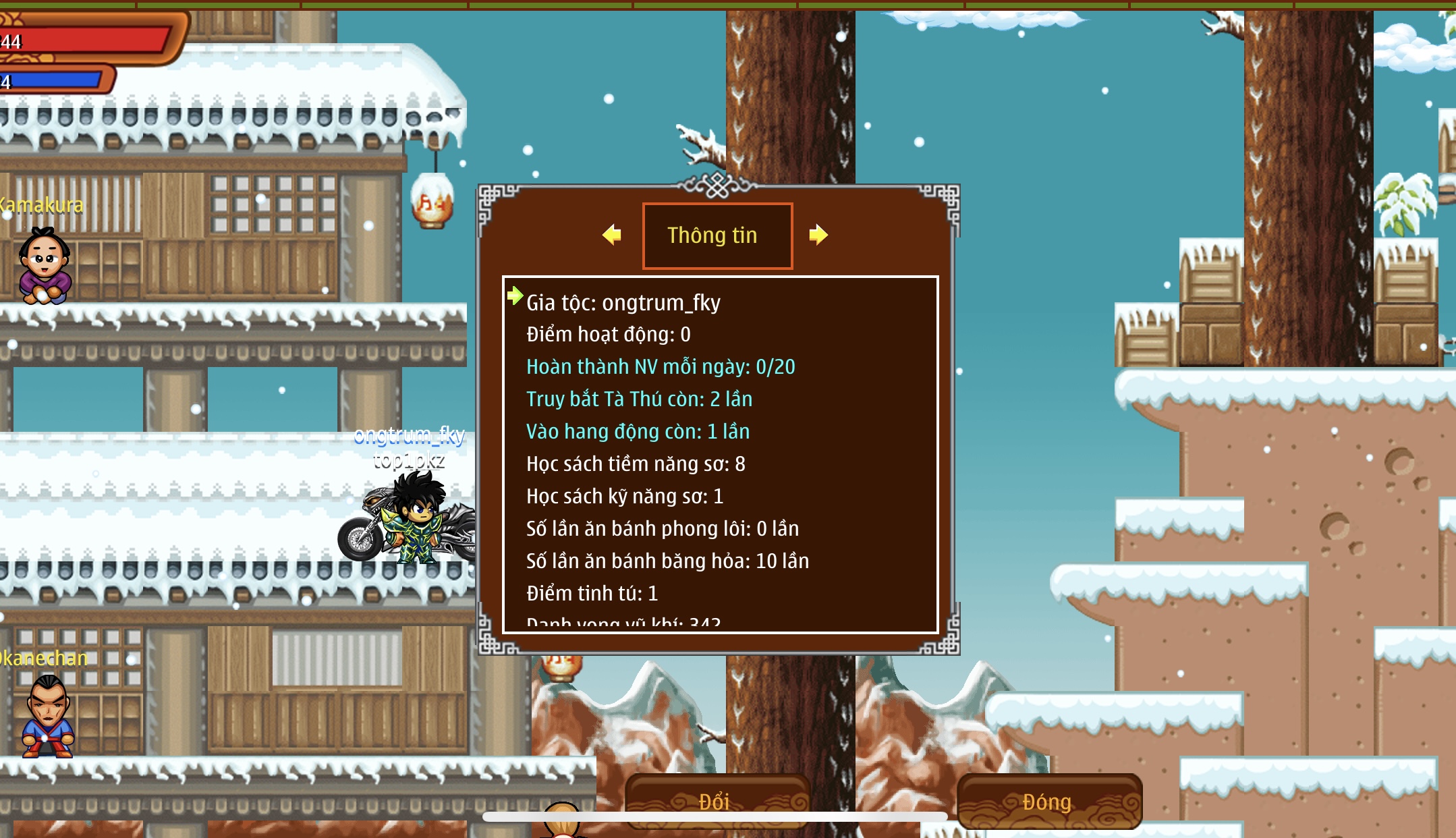Select the Điểm hoạt động row

(x=608, y=335)
